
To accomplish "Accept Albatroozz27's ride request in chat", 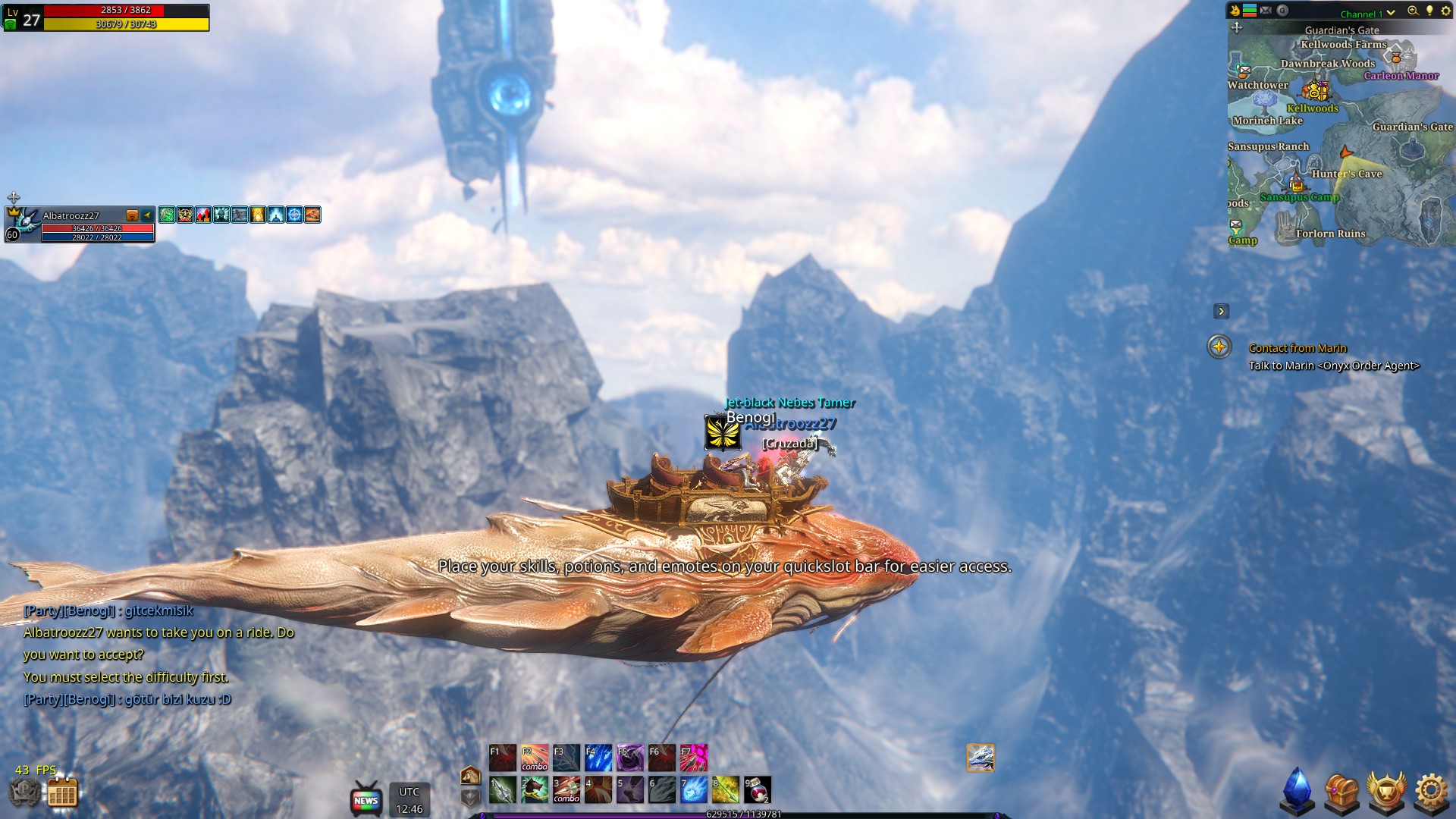I will click(x=159, y=632).
